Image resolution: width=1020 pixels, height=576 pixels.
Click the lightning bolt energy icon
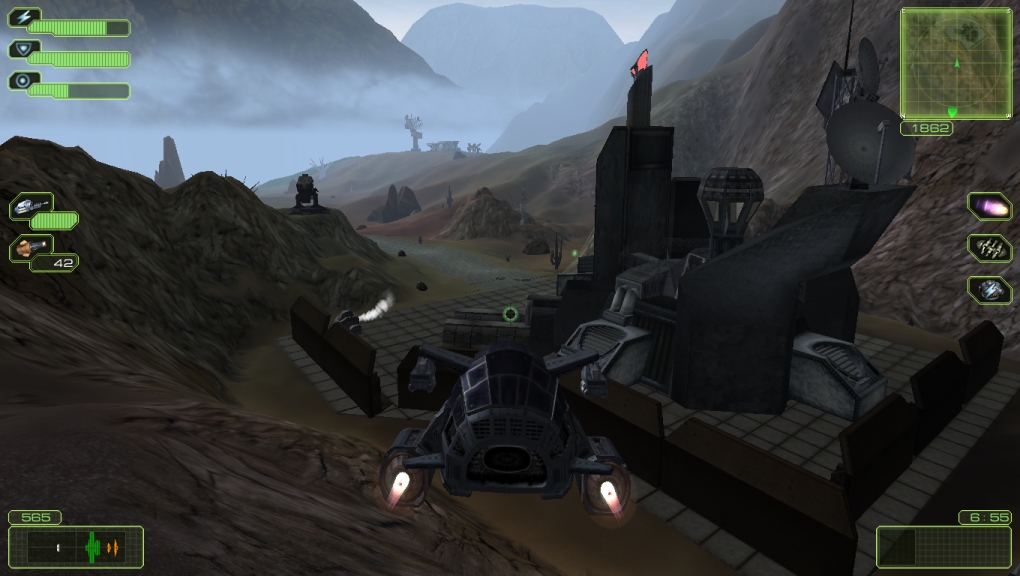pyautogui.click(x=23, y=17)
